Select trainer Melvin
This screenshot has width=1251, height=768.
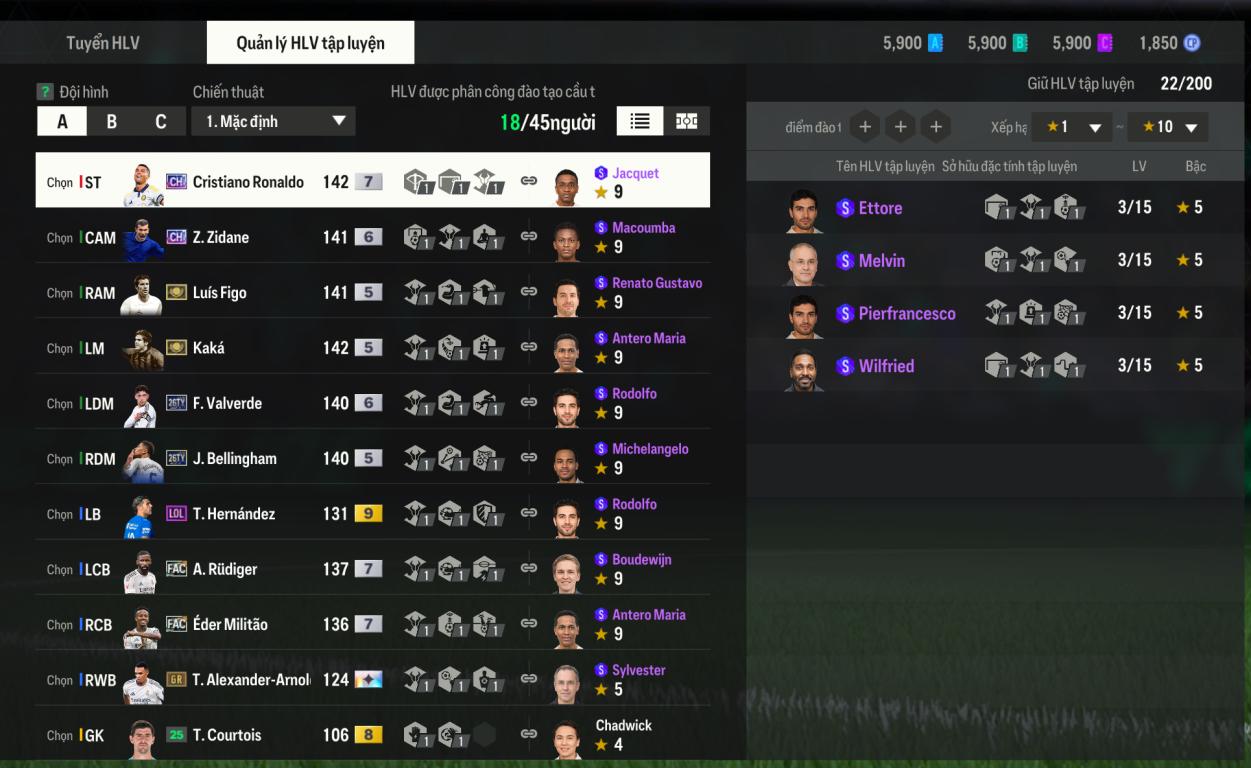coord(881,261)
